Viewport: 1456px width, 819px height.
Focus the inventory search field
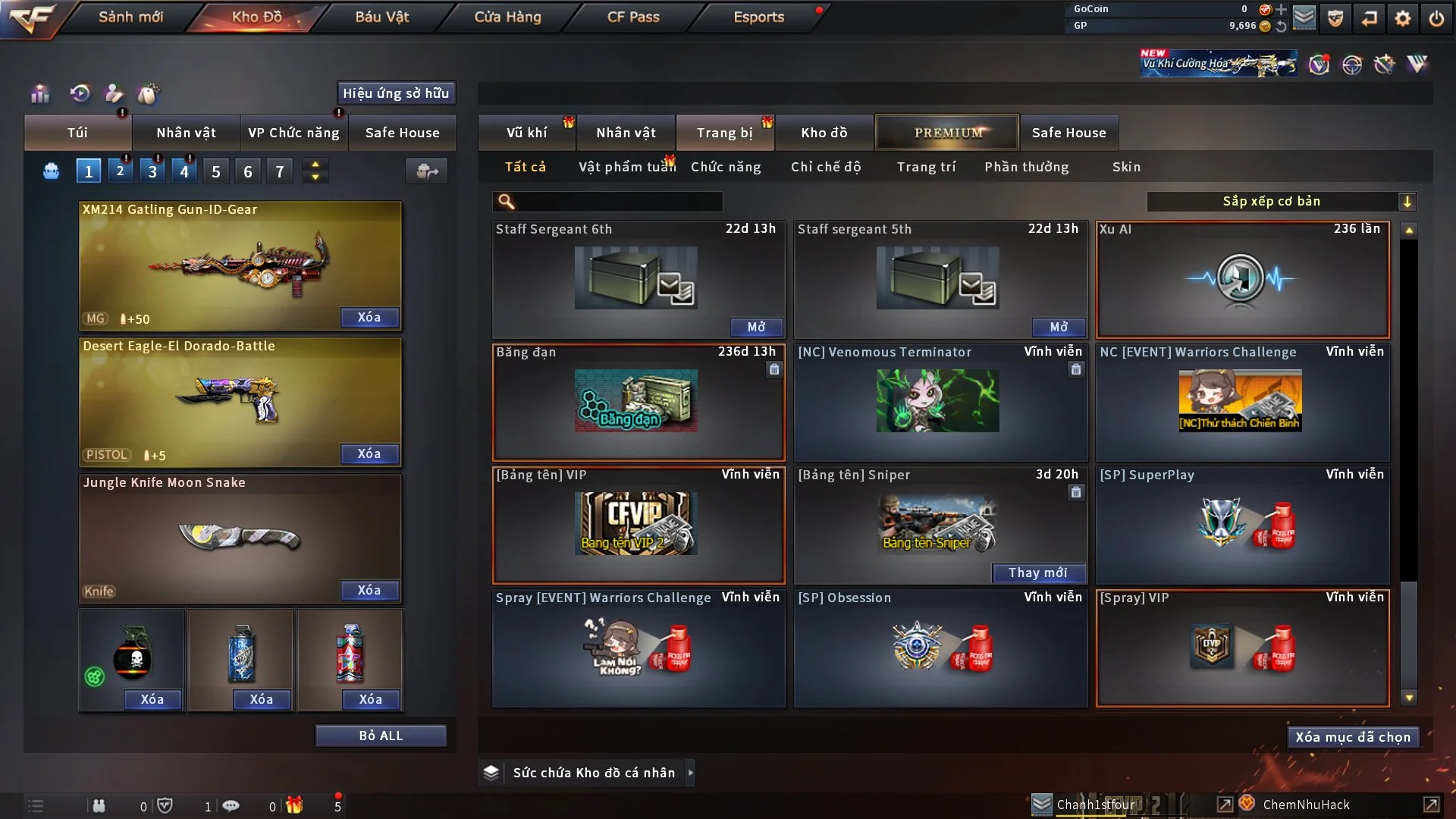coord(618,201)
